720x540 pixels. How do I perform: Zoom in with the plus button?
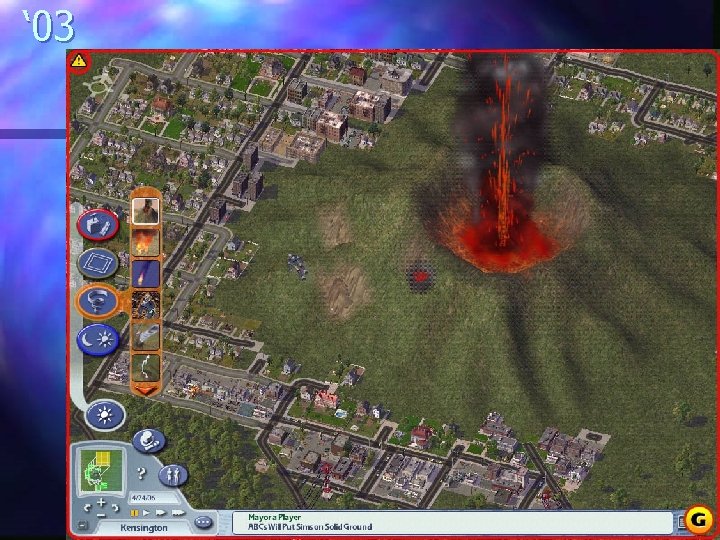102,500
